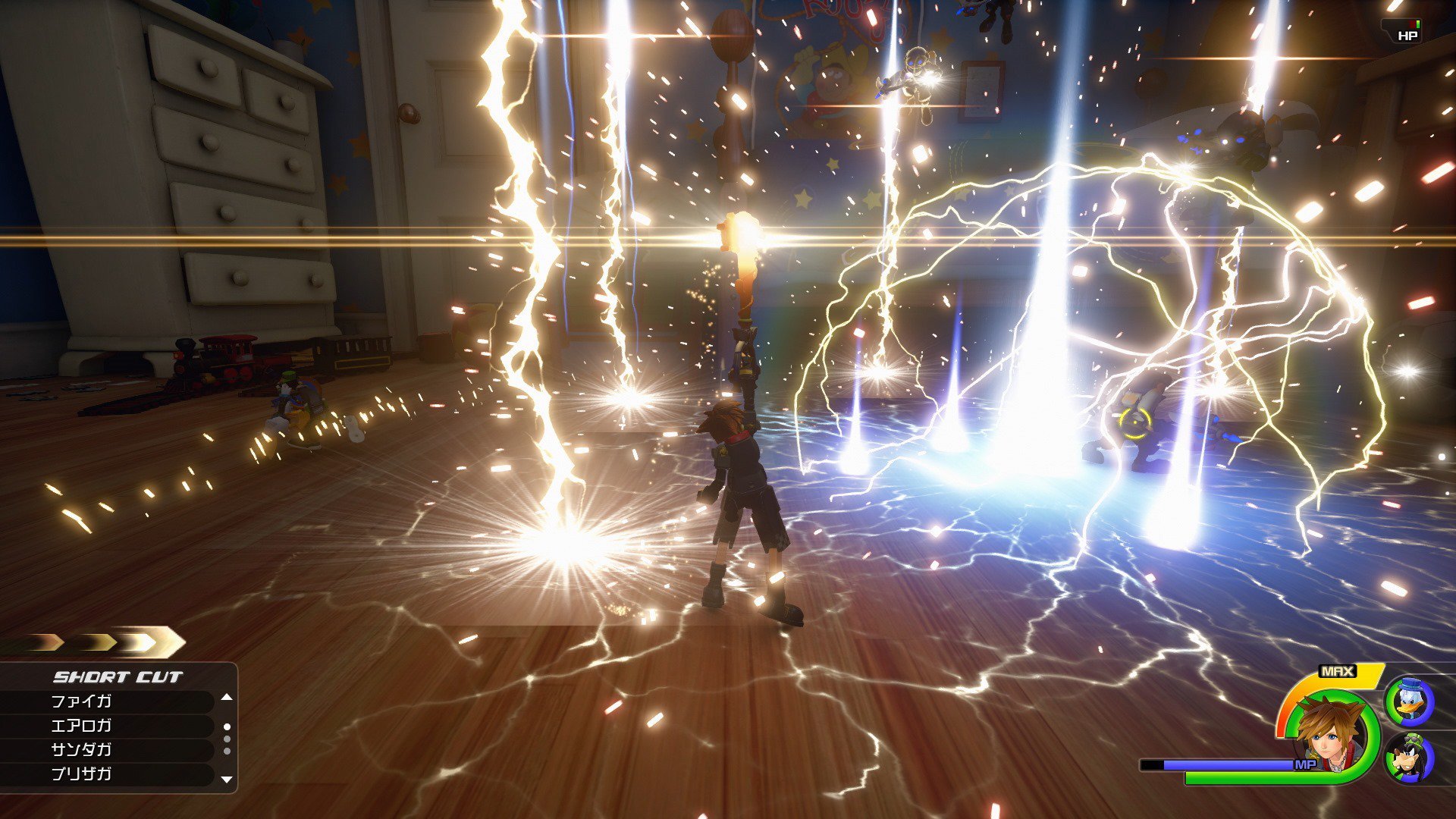
Task: Select Donald's party portrait
Action: pyautogui.click(x=1410, y=701)
